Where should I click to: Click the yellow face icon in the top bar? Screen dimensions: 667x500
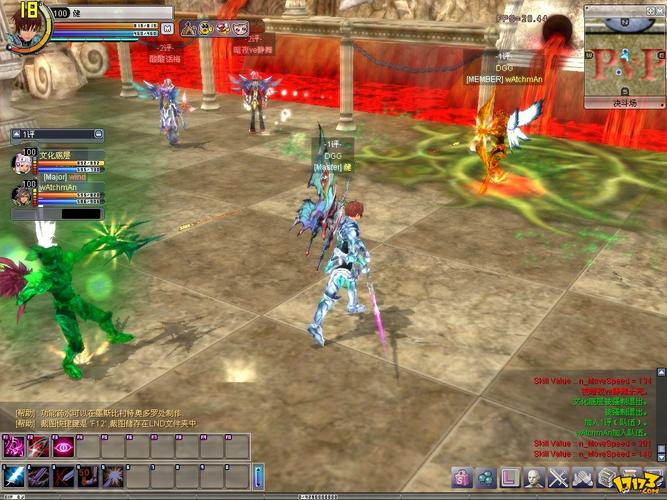(x=205, y=29)
